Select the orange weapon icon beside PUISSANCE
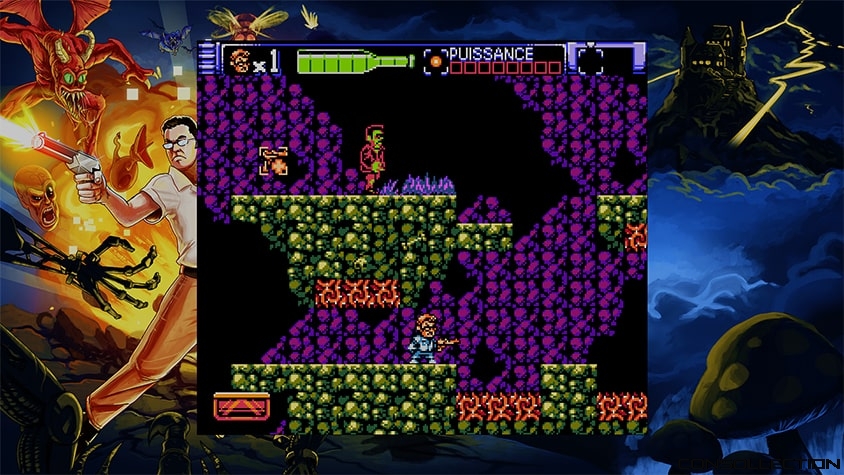Screen dimensions: 844x475 [x=435, y=60]
